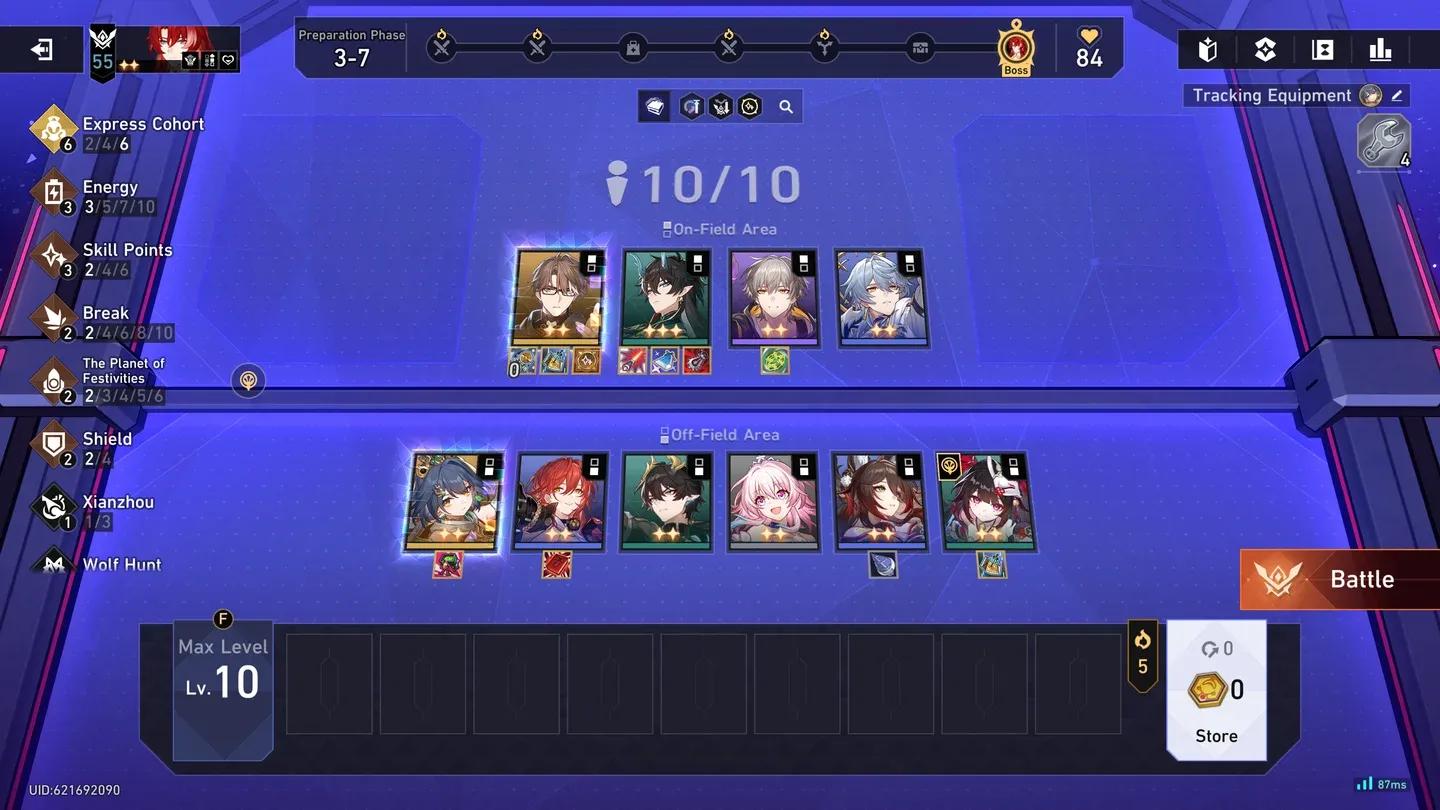Select the search magnifier icon
This screenshot has height=810, width=1440.
(x=786, y=106)
